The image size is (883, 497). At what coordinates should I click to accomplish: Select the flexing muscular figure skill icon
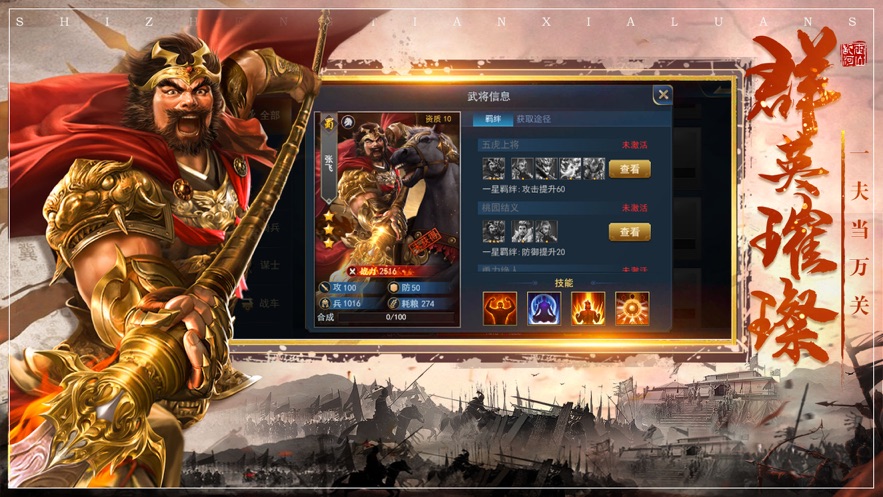[499, 308]
